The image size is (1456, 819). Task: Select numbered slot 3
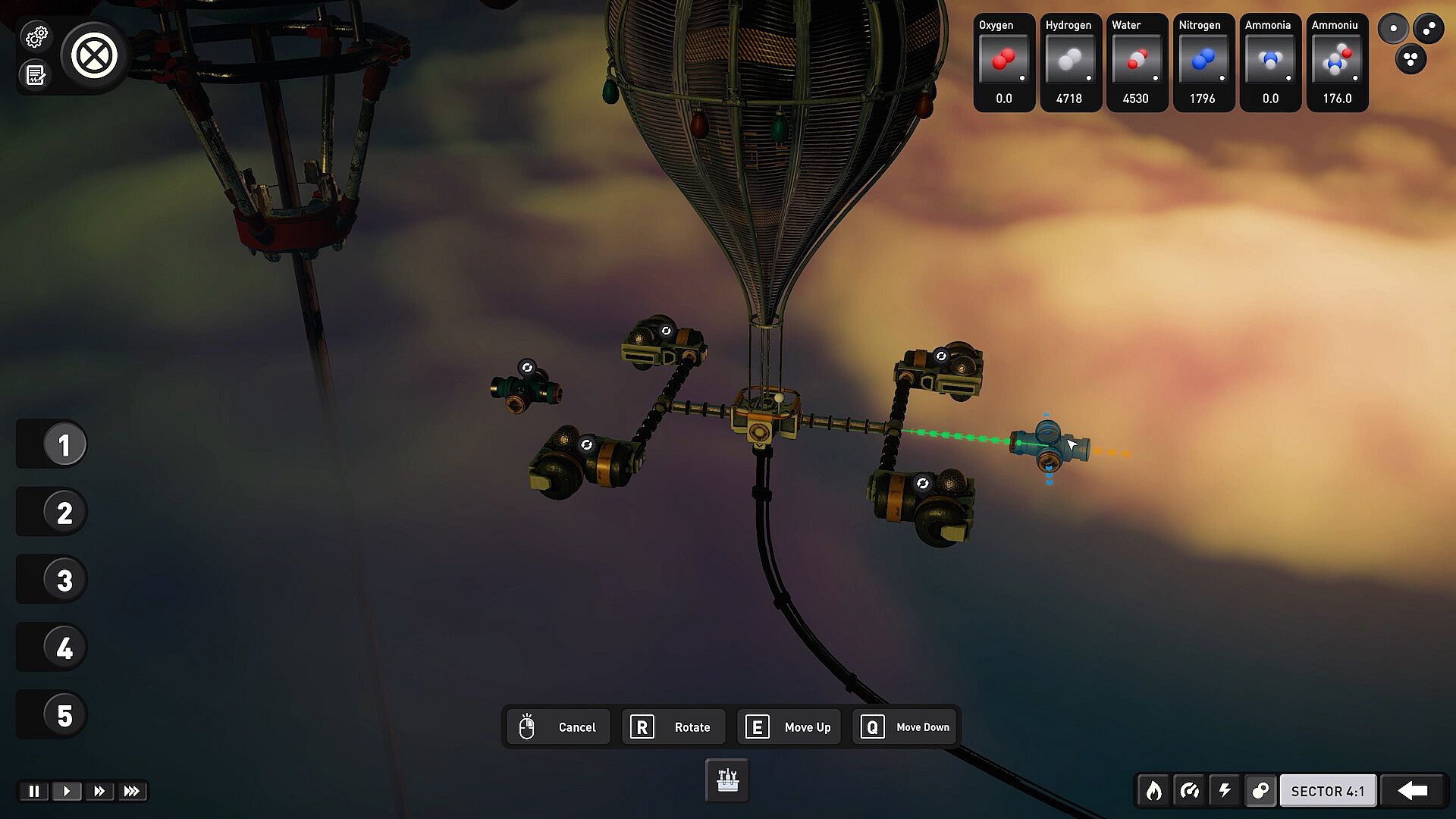(x=64, y=580)
